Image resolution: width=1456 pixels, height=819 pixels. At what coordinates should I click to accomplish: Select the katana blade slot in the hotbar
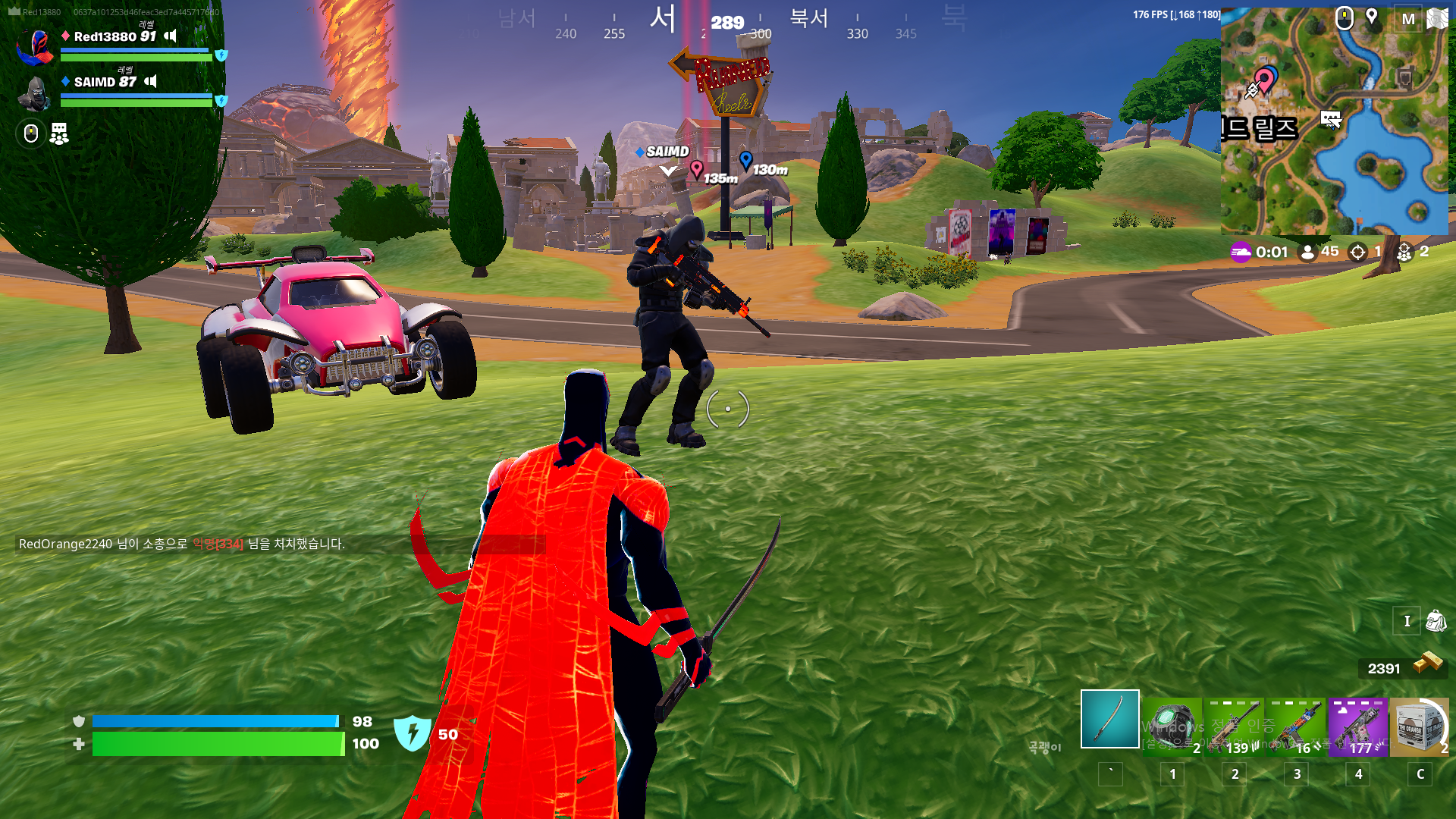pos(1109,719)
